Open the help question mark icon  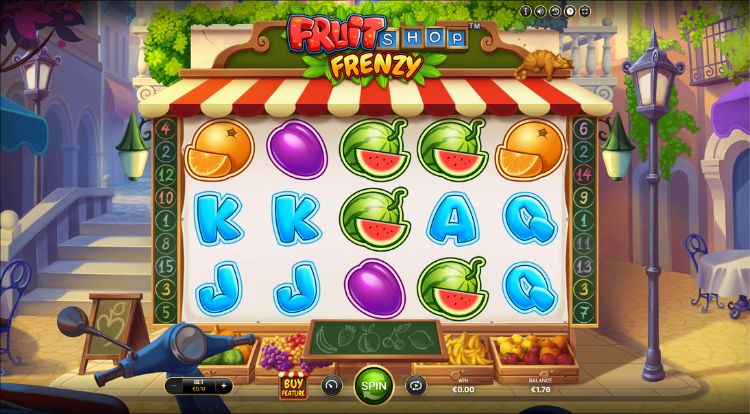[x=569, y=12]
